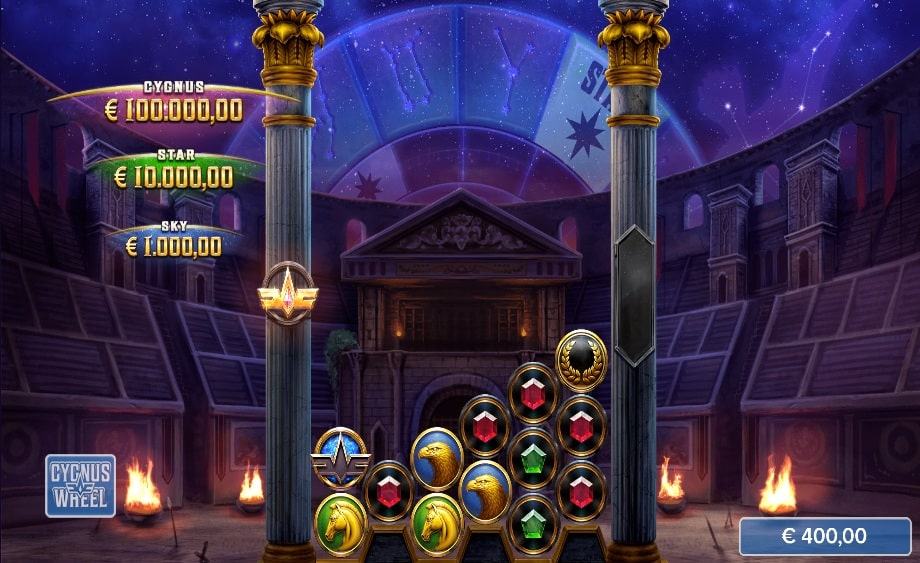
Task: Open the Cygnus Wheel button
Action: (x=80, y=485)
